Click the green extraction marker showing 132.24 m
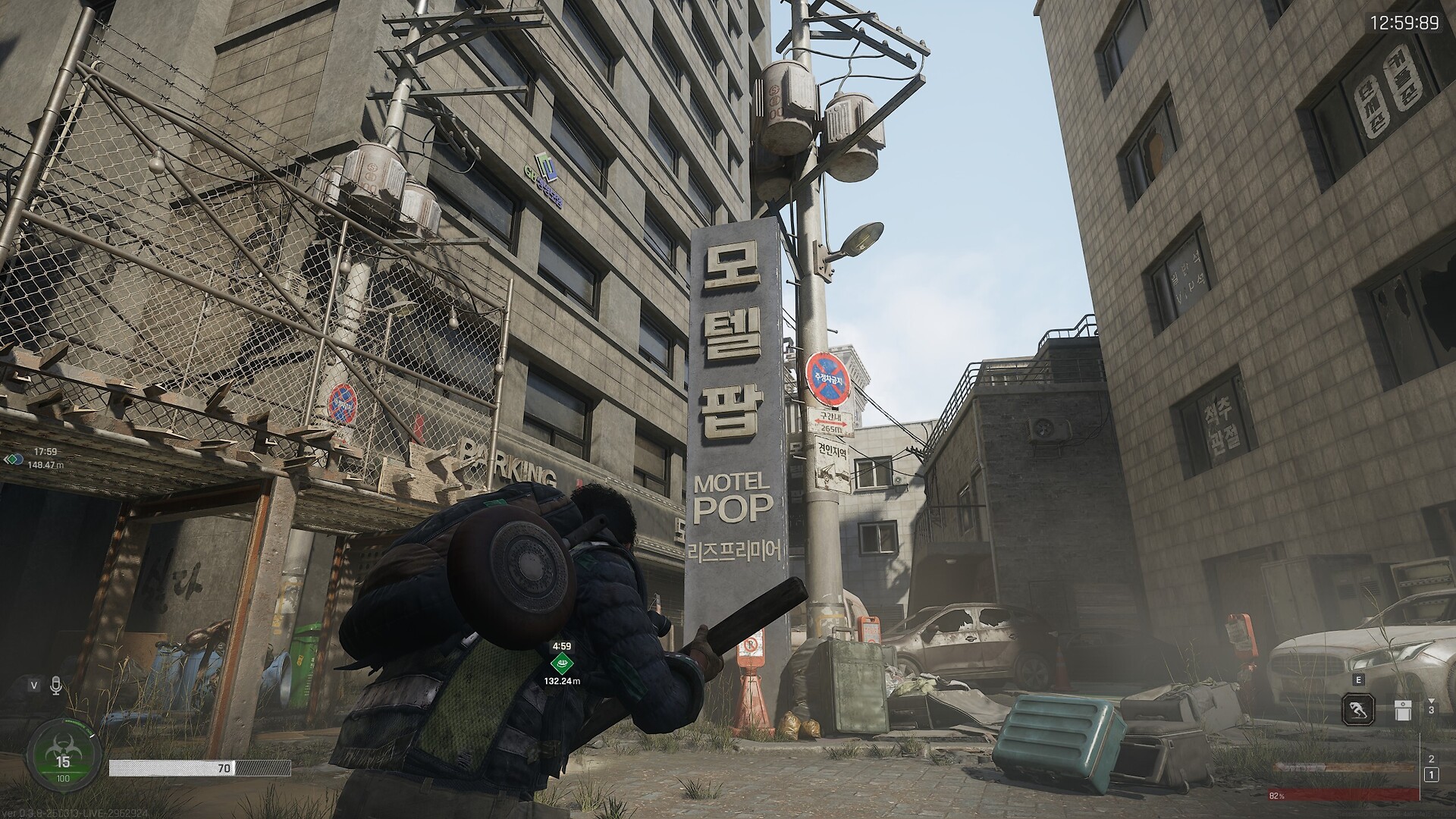Screen dimensions: 1456x819 pos(561,665)
